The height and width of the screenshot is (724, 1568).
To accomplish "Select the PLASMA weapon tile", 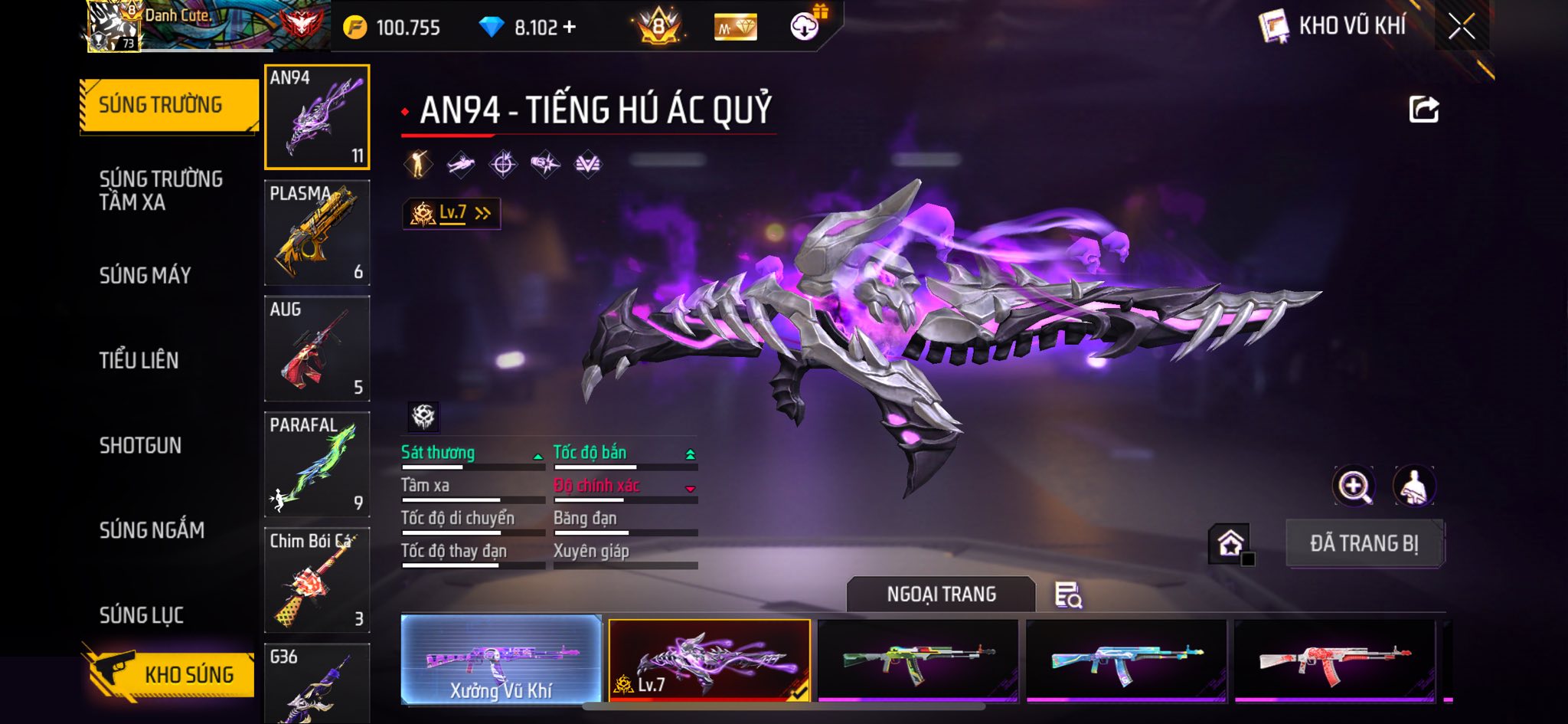I will tap(317, 232).
